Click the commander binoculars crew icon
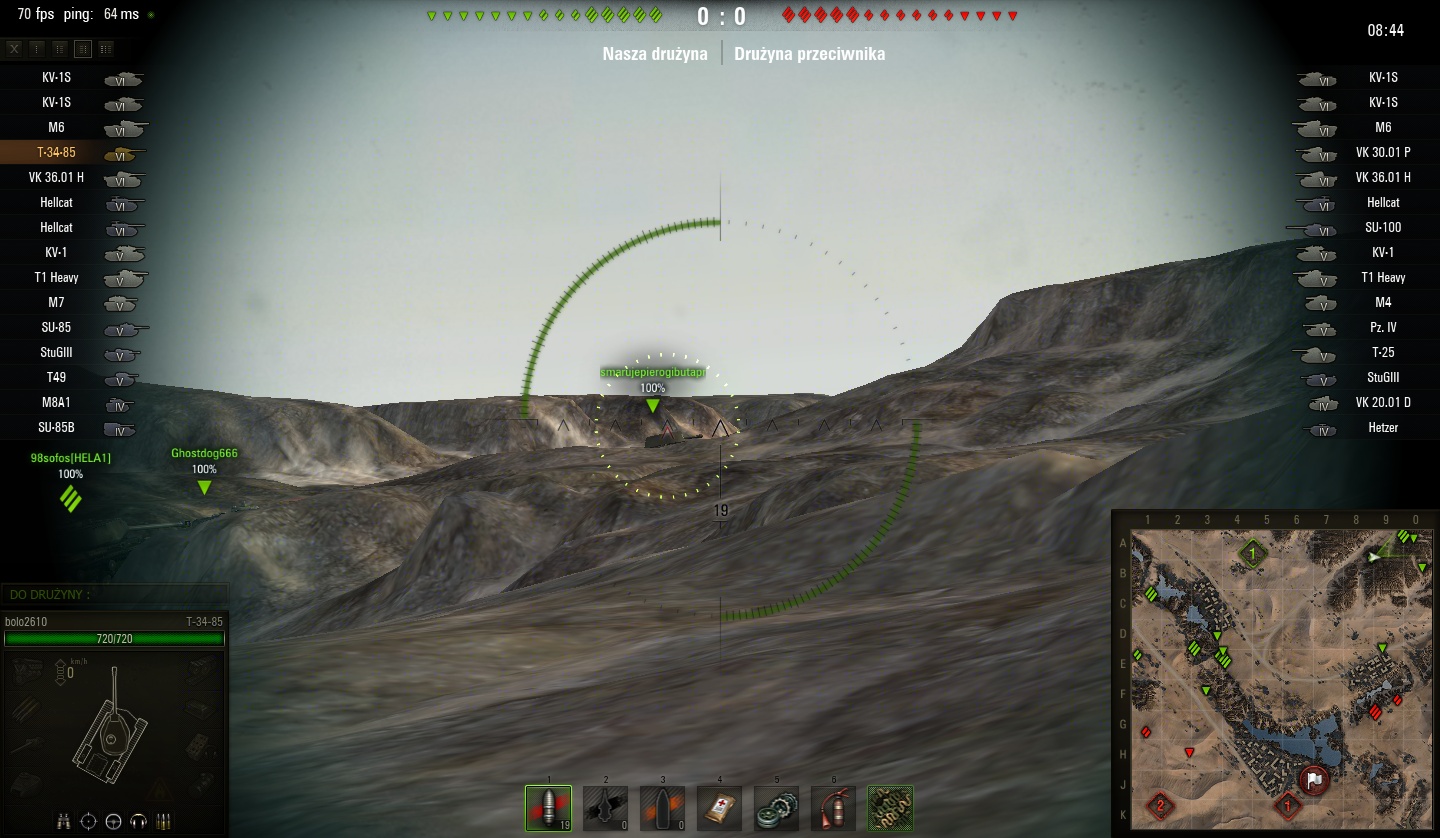The height and width of the screenshot is (838, 1440). pyautogui.click(x=63, y=821)
